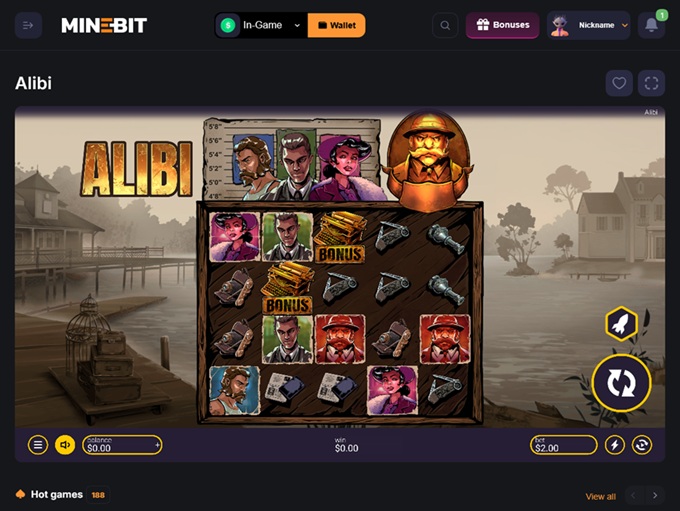
Task: Toggle lightning bolt turbo spin mode
Action: [615, 445]
